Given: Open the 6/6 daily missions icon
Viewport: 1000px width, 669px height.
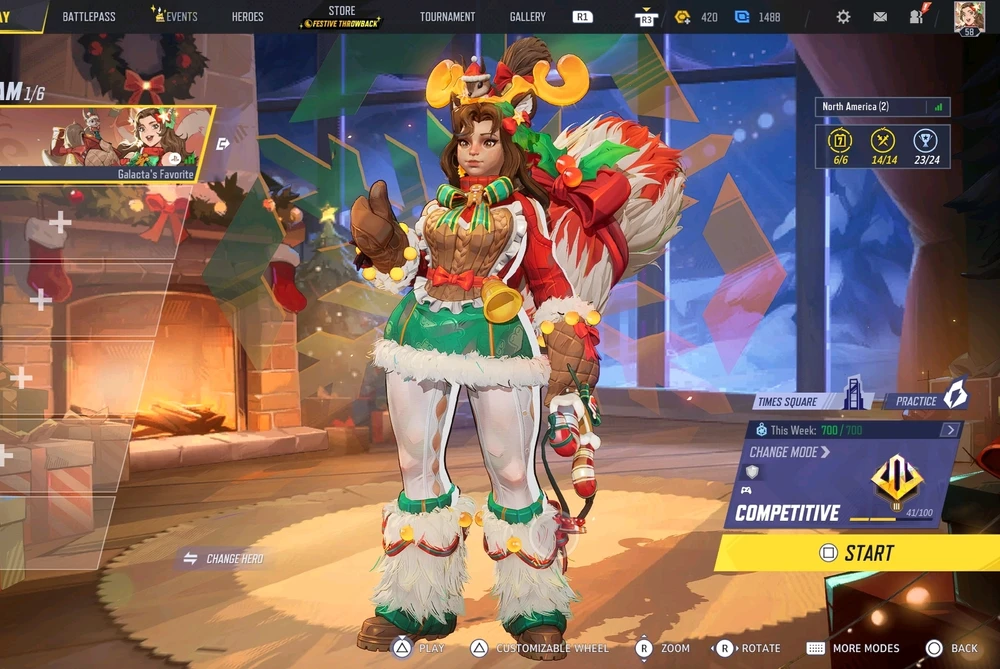Looking at the screenshot, I should point(841,145).
